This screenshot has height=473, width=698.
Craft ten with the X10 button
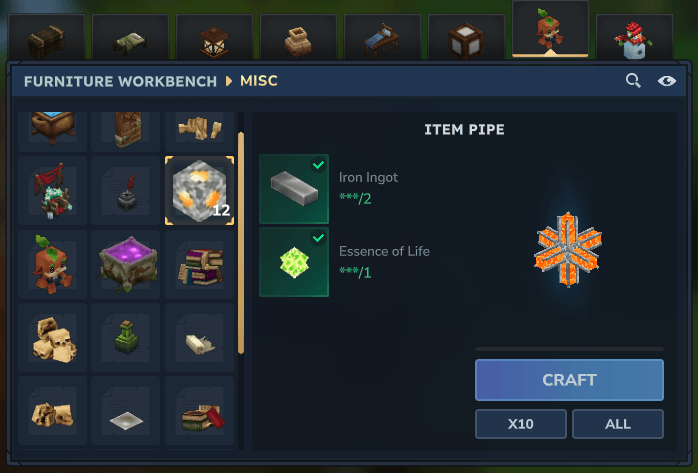coord(520,424)
